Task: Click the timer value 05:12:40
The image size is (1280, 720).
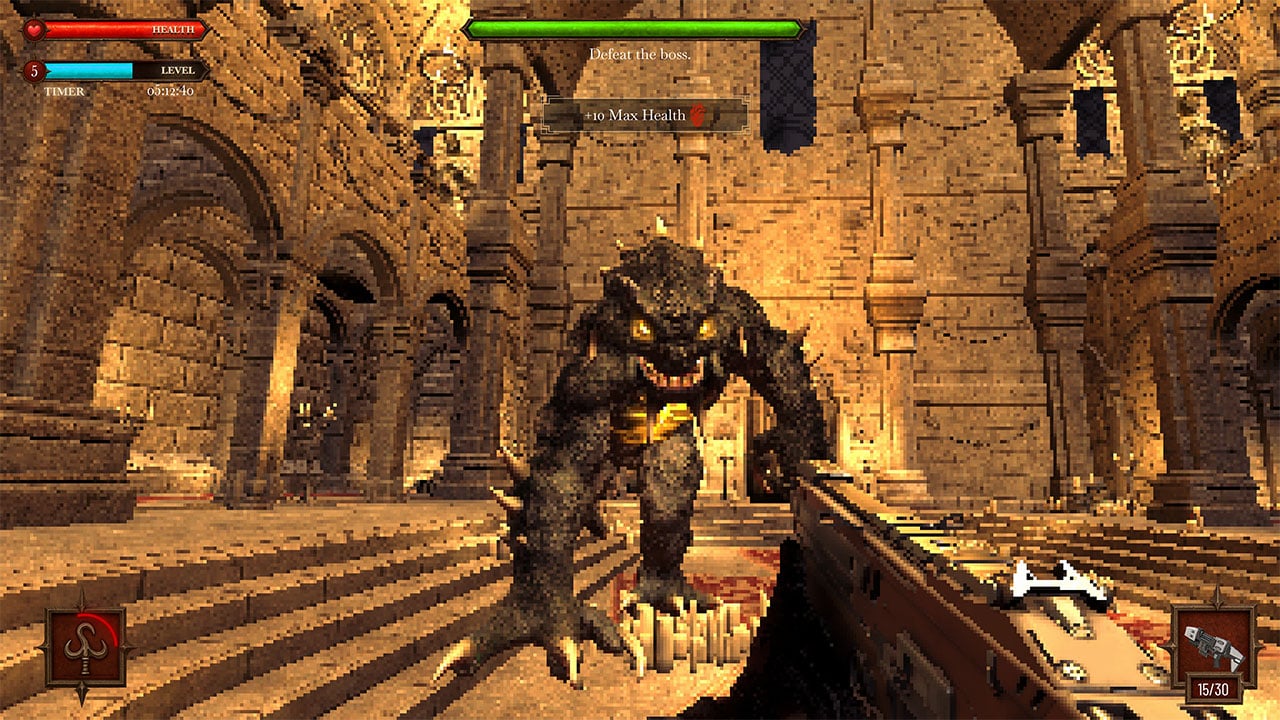Action: (170, 91)
